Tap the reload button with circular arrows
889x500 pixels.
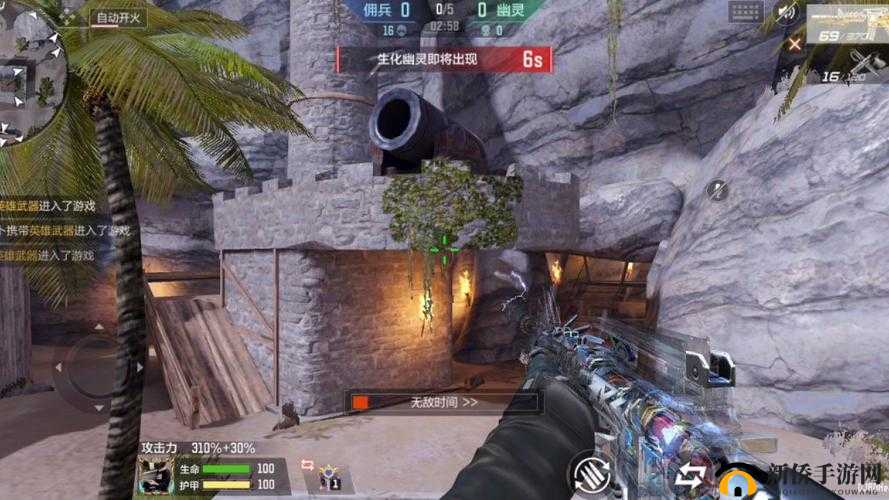click(591, 470)
